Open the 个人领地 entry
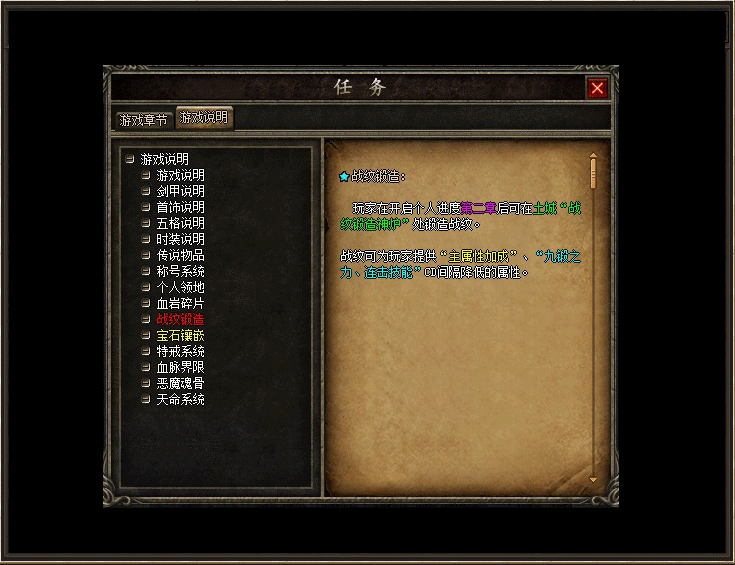735x565 pixels. 180,287
